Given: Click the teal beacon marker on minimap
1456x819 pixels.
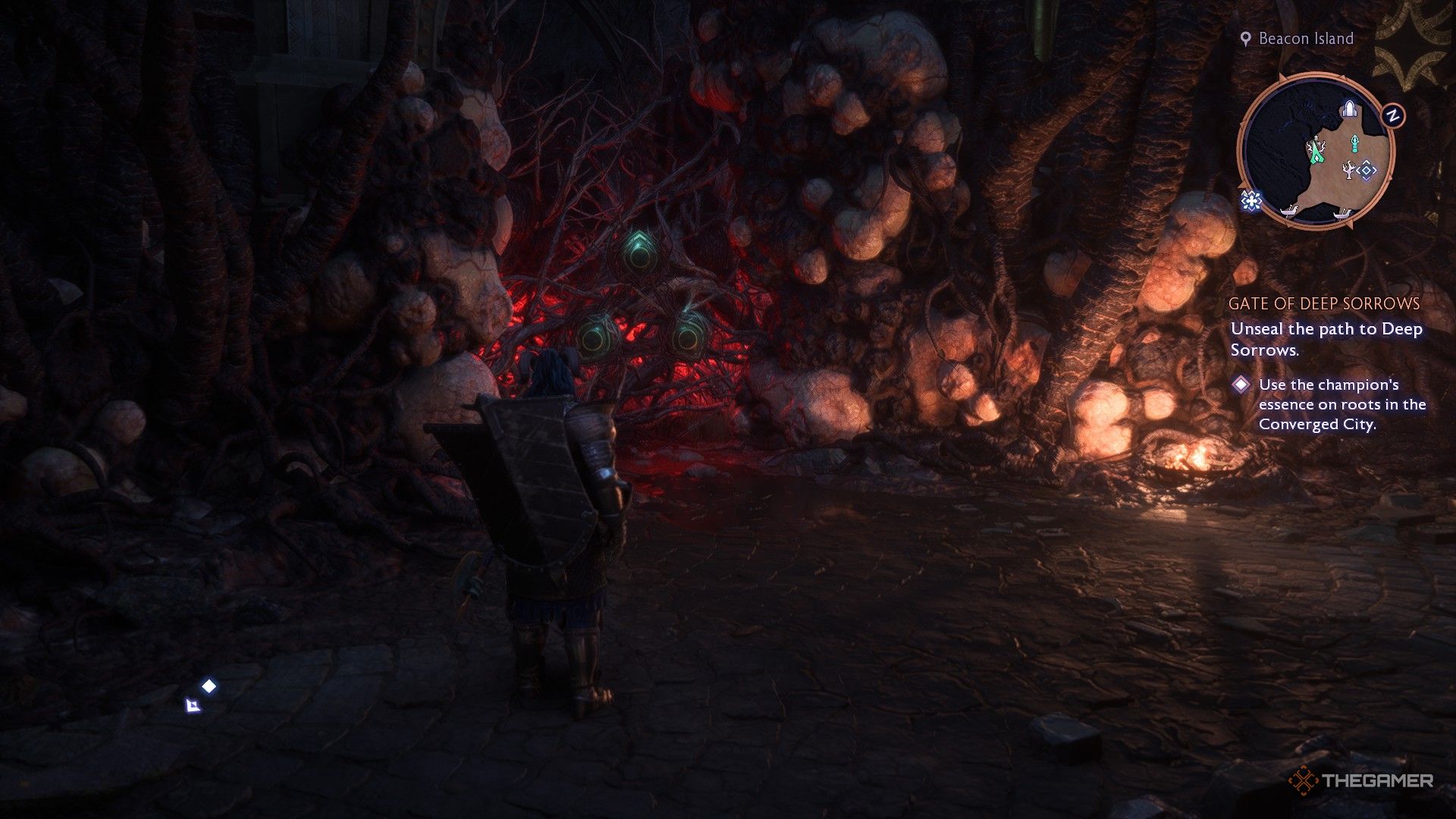Looking at the screenshot, I should [x=1355, y=143].
